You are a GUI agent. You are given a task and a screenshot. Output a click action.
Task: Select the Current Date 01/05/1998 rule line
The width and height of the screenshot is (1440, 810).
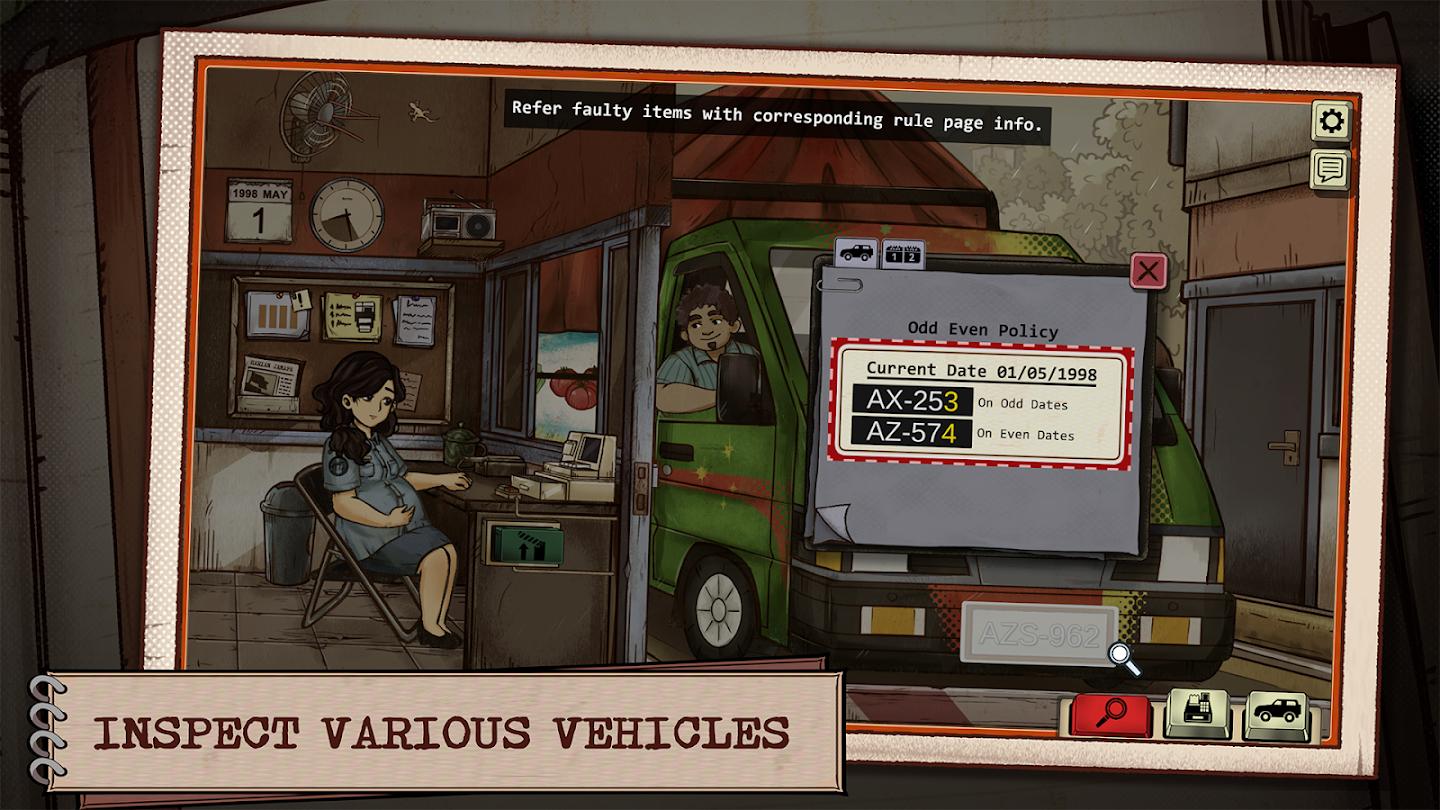pos(981,371)
